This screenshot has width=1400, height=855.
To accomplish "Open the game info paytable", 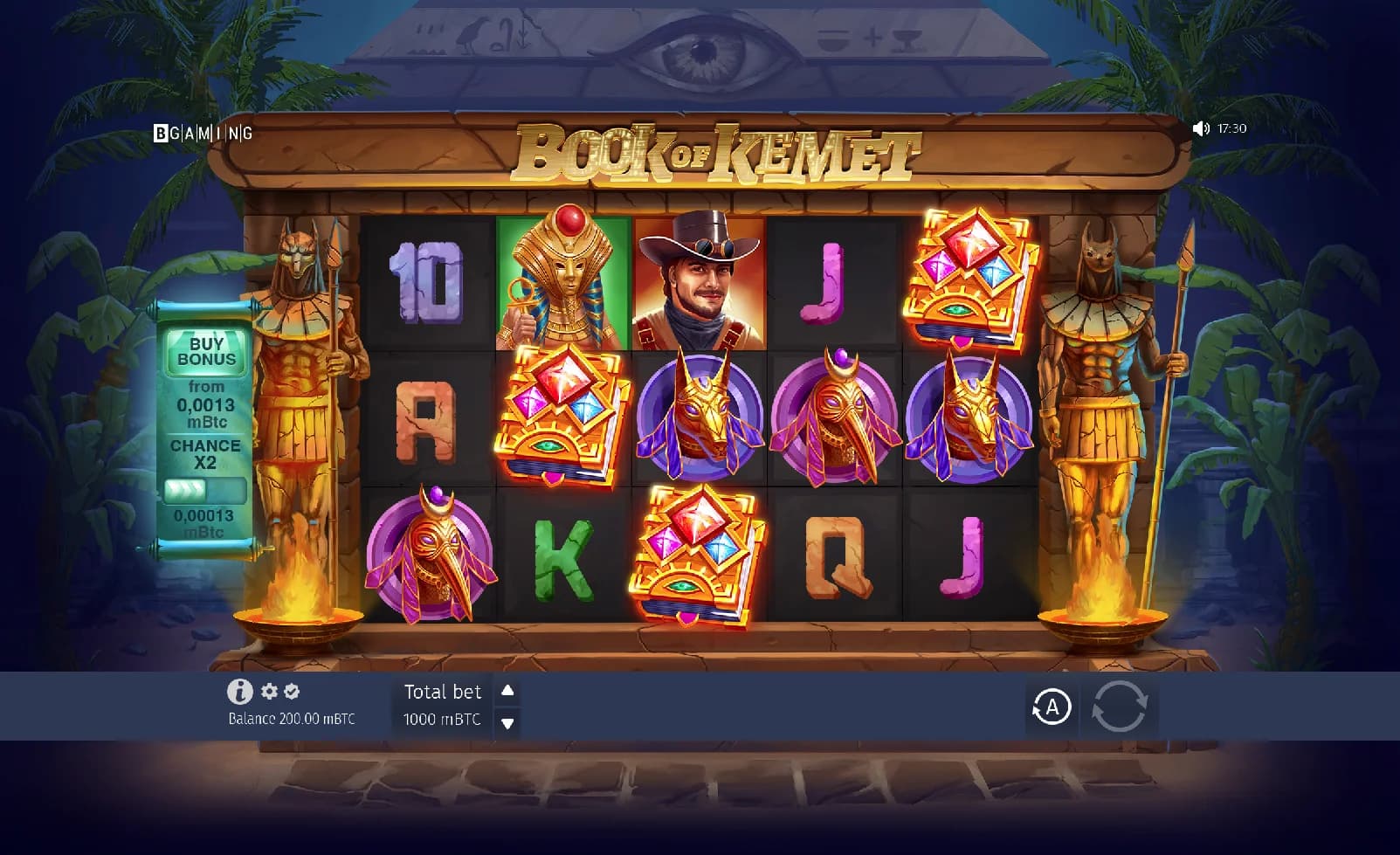I will coord(239,692).
